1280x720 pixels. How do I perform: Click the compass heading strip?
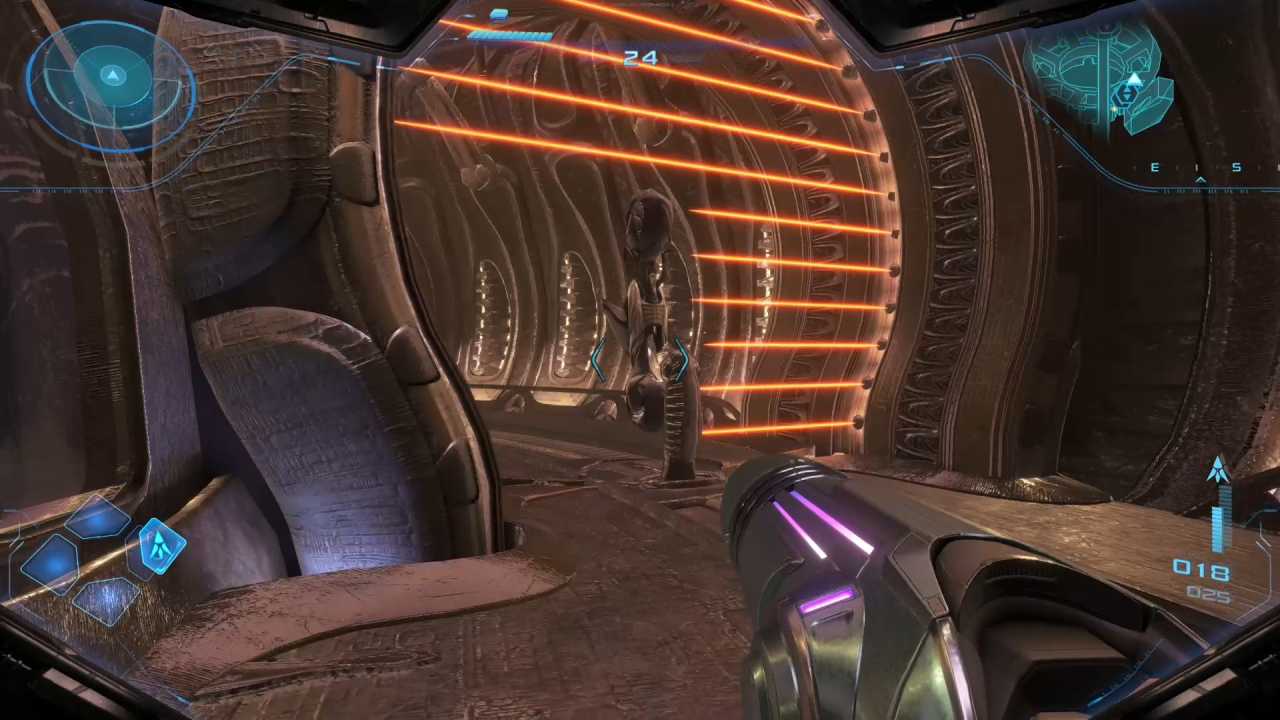tap(1195, 169)
